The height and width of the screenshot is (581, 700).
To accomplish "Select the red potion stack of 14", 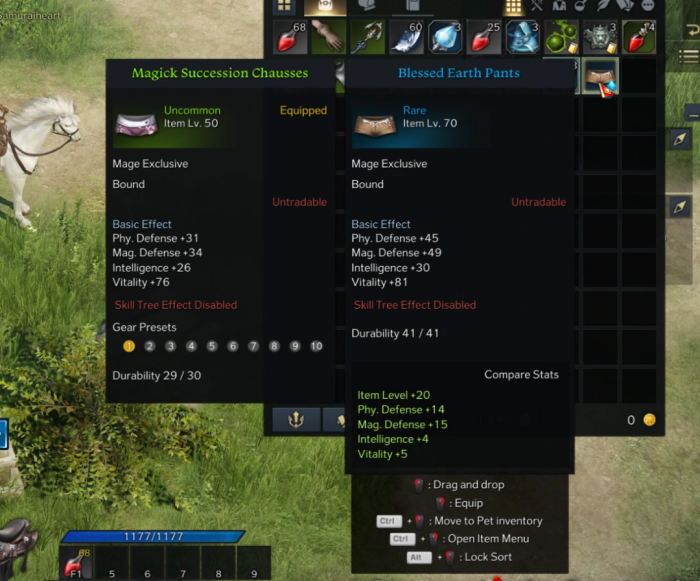I will point(639,37).
